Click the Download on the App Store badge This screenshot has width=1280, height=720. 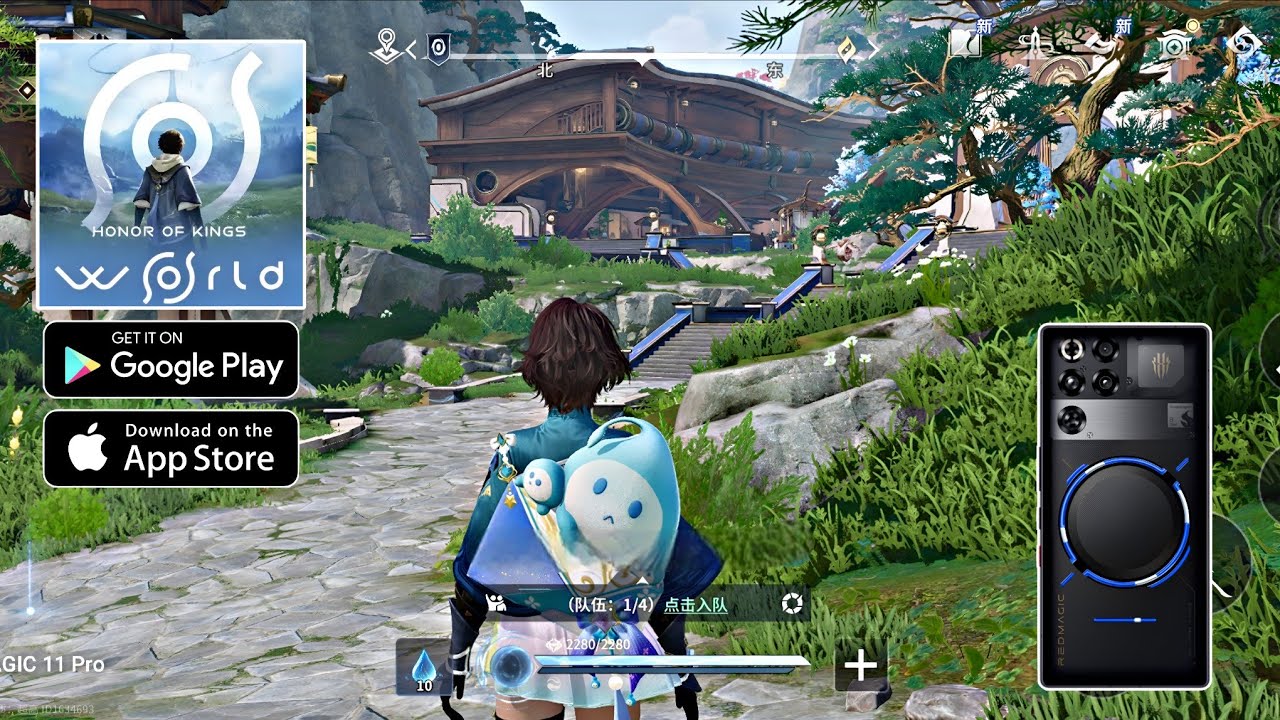[x=171, y=448]
